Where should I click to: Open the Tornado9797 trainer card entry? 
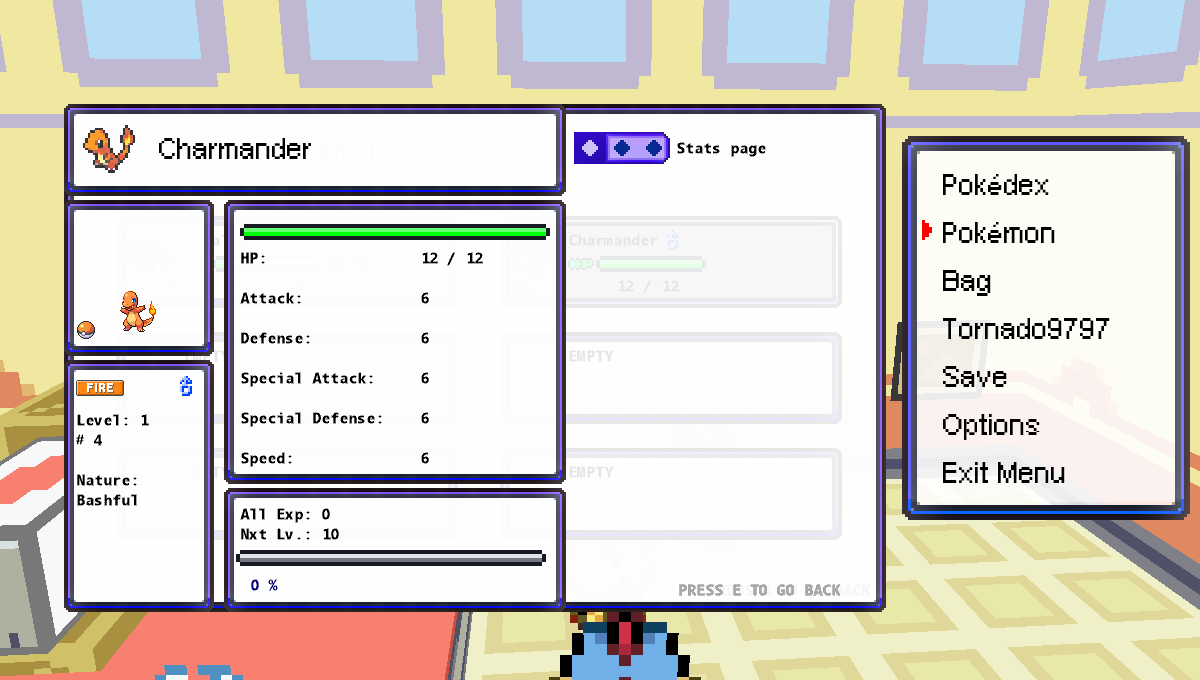coord(1024,330)
